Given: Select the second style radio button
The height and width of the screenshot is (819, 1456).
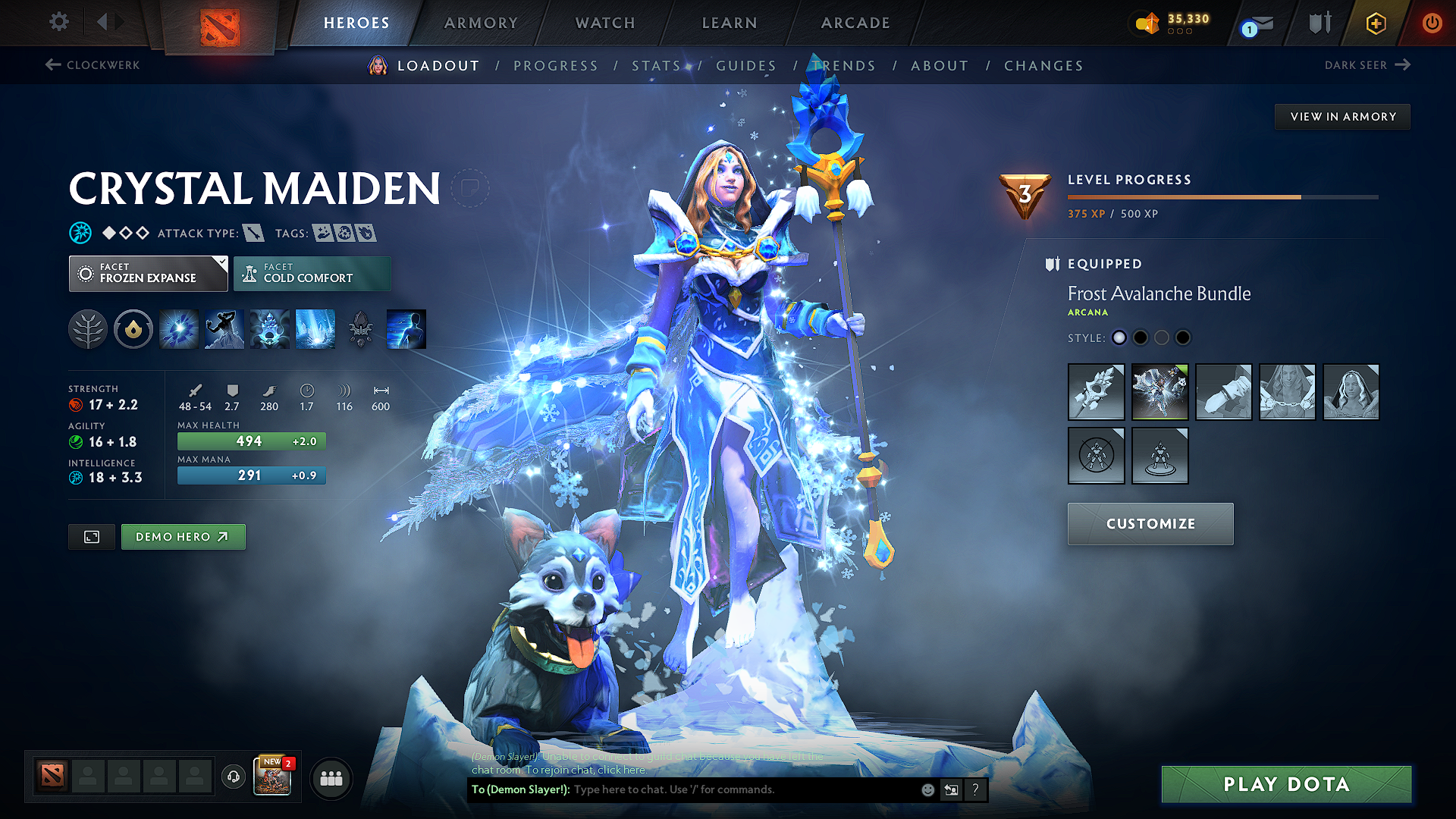Looking at the screenshot, I should (1141, 337).
